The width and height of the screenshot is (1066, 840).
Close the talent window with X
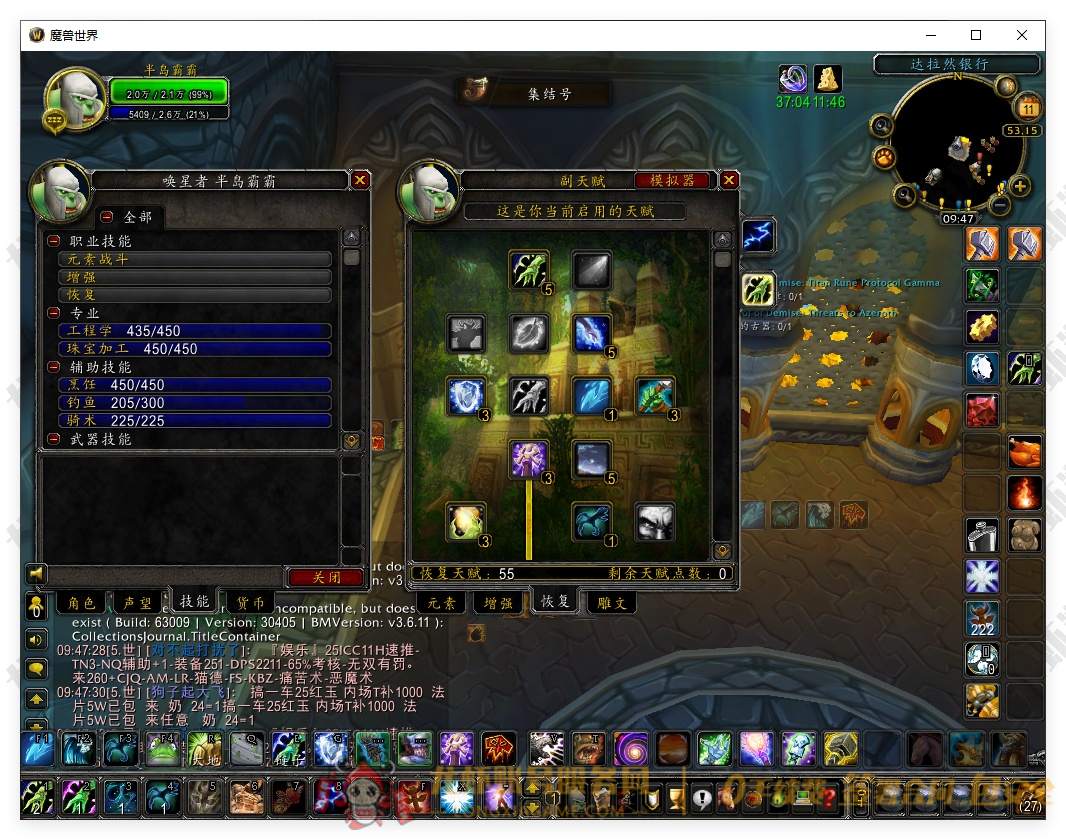click(x=730, y=180)
